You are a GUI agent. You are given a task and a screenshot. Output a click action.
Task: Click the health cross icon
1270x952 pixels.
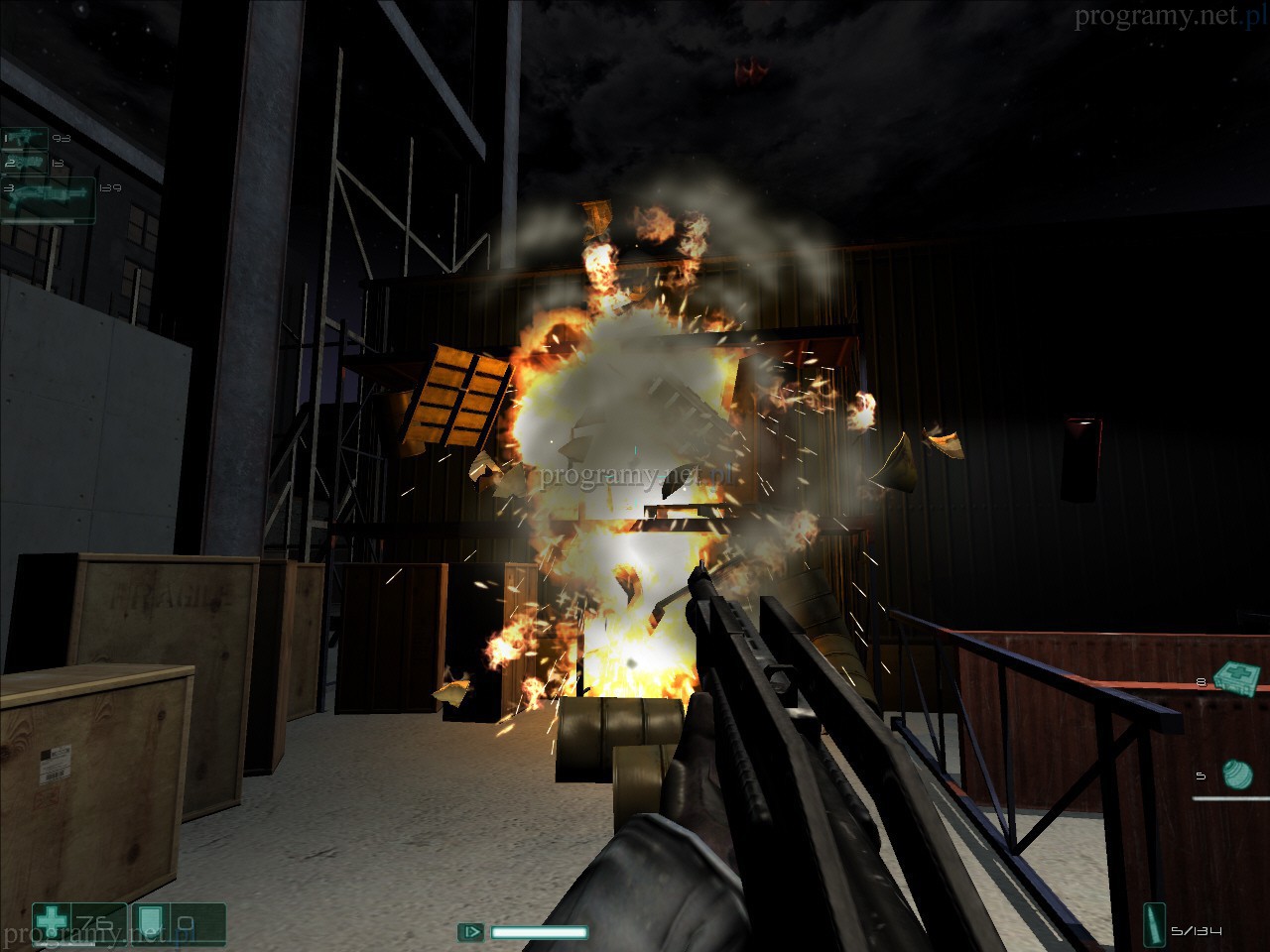pyautogui.click(x=50, y=922)
